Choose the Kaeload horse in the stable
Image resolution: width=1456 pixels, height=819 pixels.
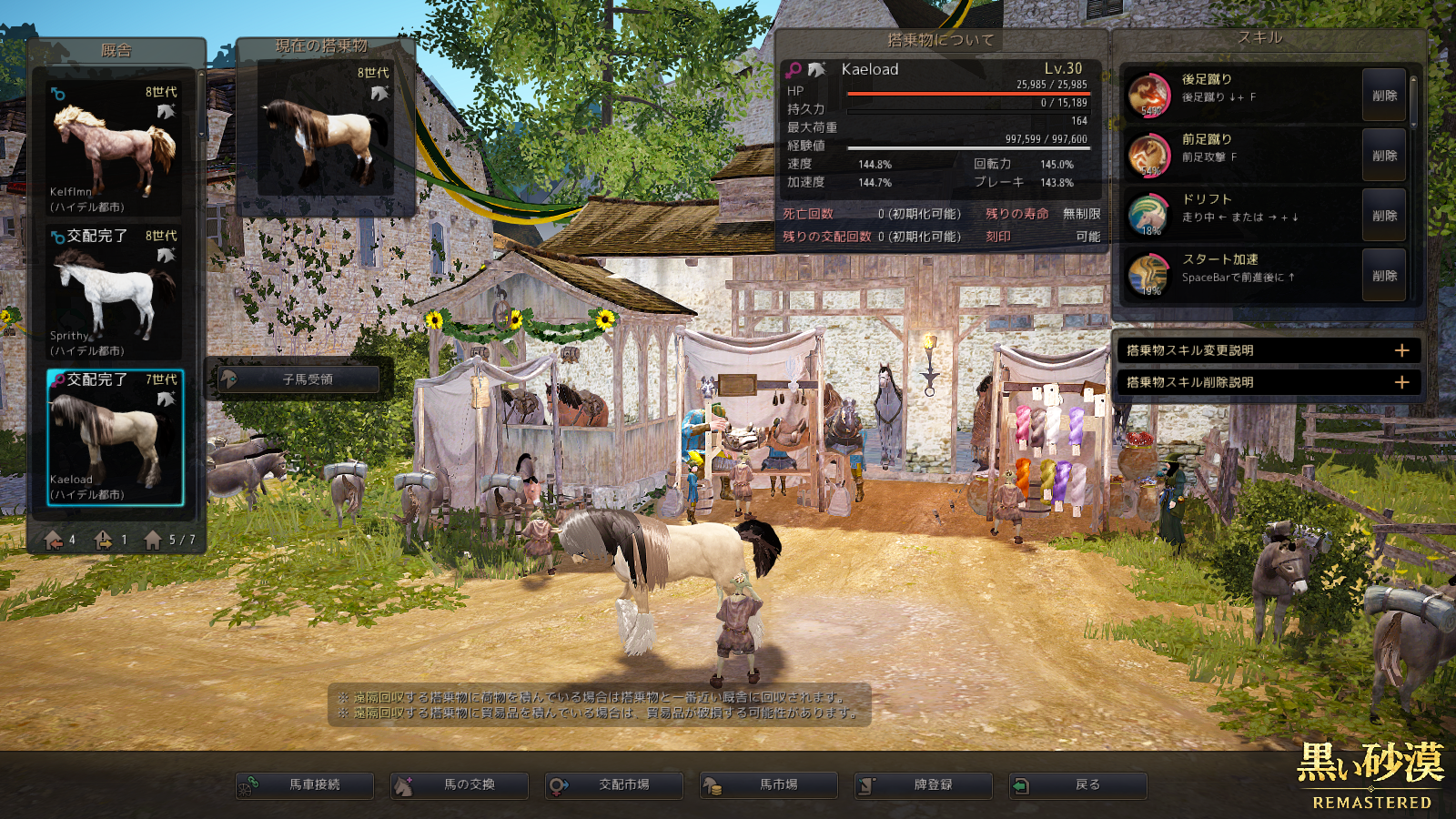[x=115, y=437]
